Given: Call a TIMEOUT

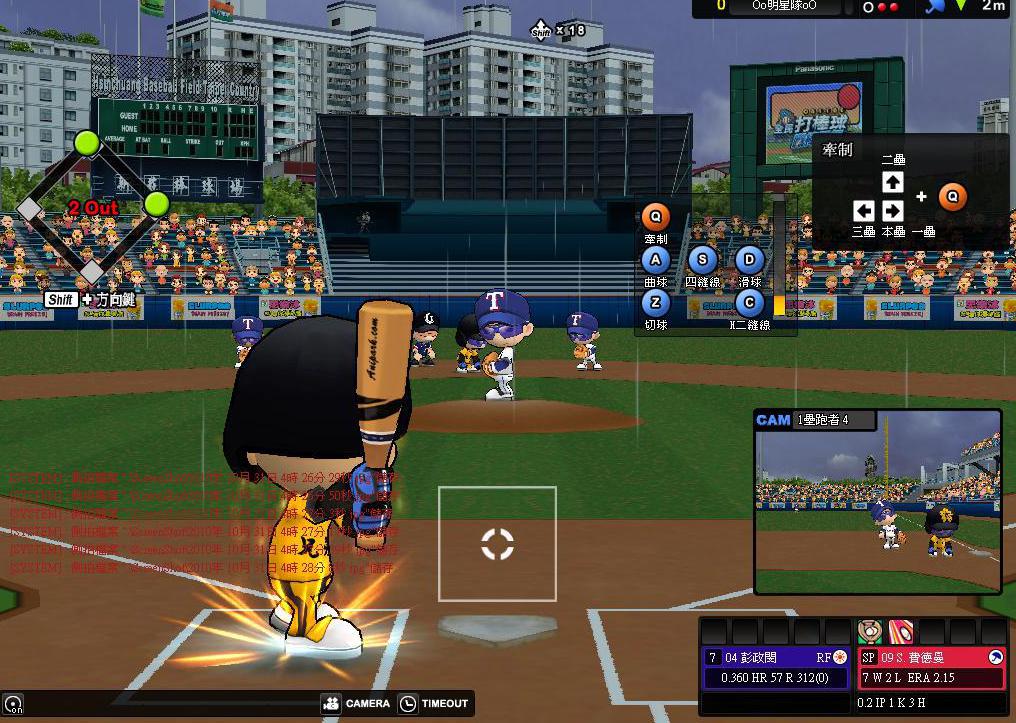Looking at the screenshot, I should 434,704.
